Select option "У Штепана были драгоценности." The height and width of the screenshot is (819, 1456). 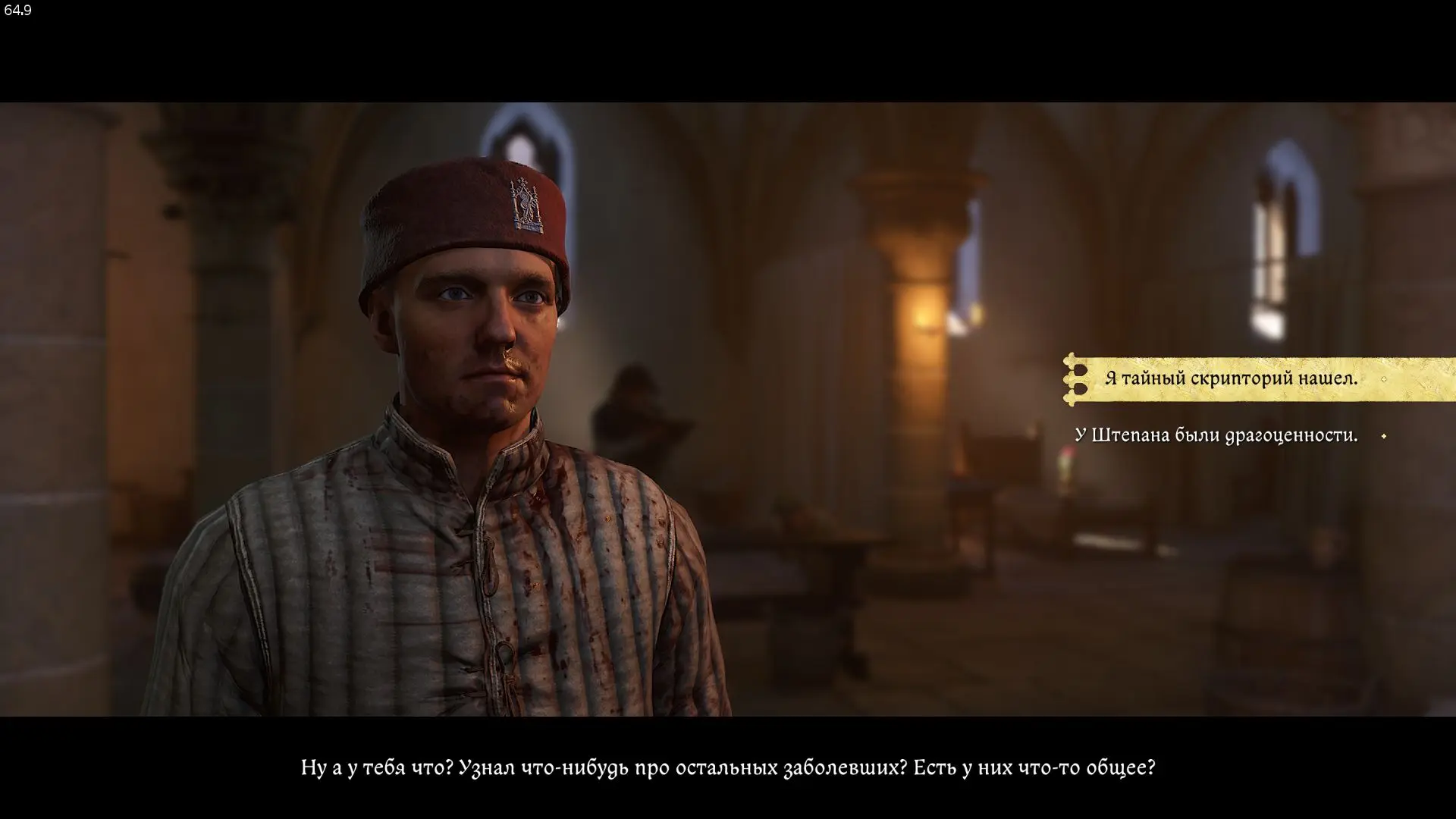pyautogui.click(x=1216, y=435)
